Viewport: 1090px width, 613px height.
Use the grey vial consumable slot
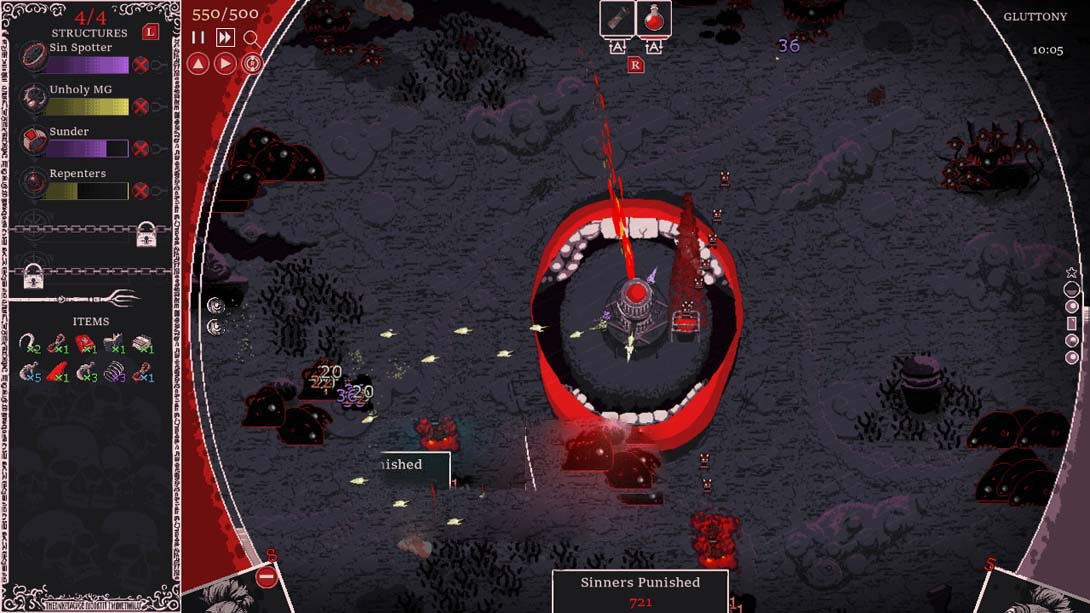tap(617, 19)
